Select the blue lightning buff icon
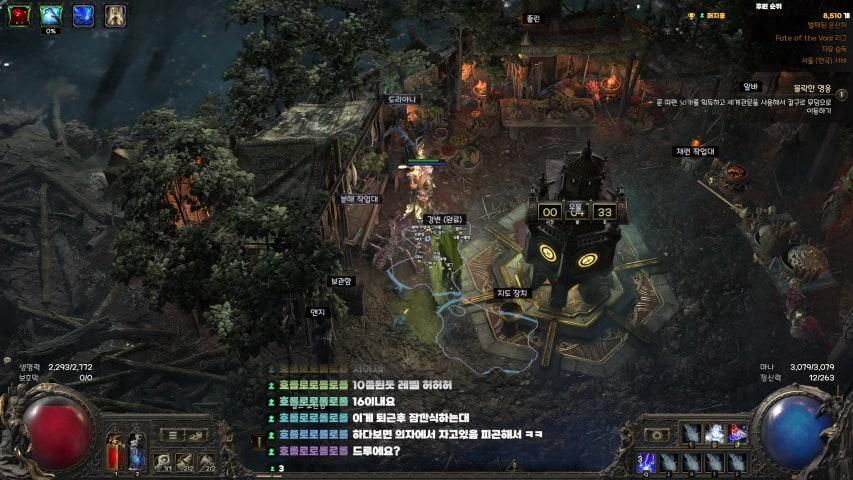The image size is (853, 480). tap(83, 15)
